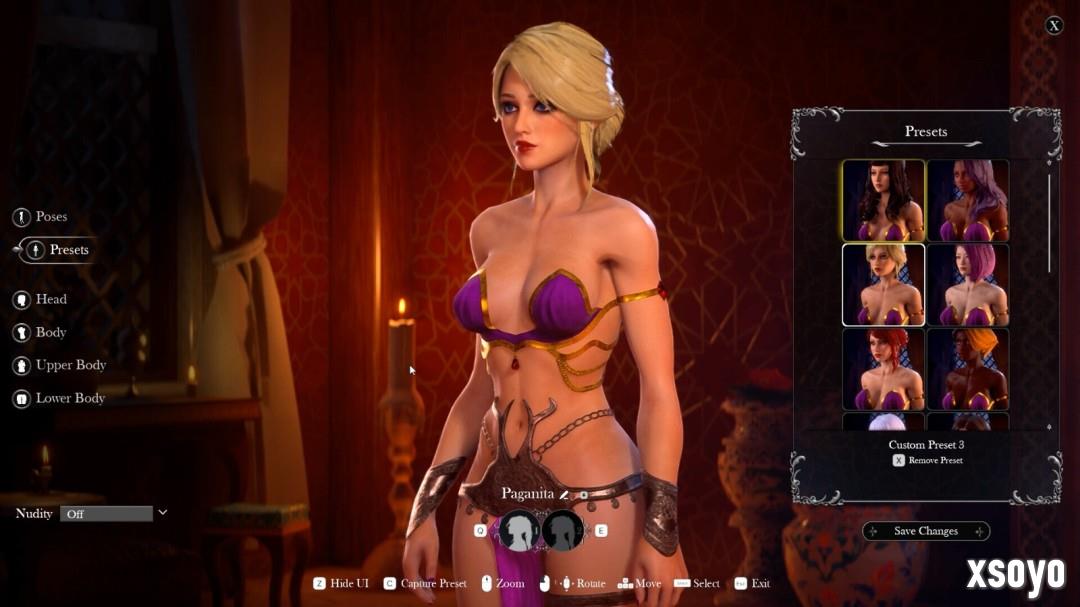Viewport: 1080px width, 607px height.
Task: Select the left character silhouette portrait
Action: [x=520, y=531]
